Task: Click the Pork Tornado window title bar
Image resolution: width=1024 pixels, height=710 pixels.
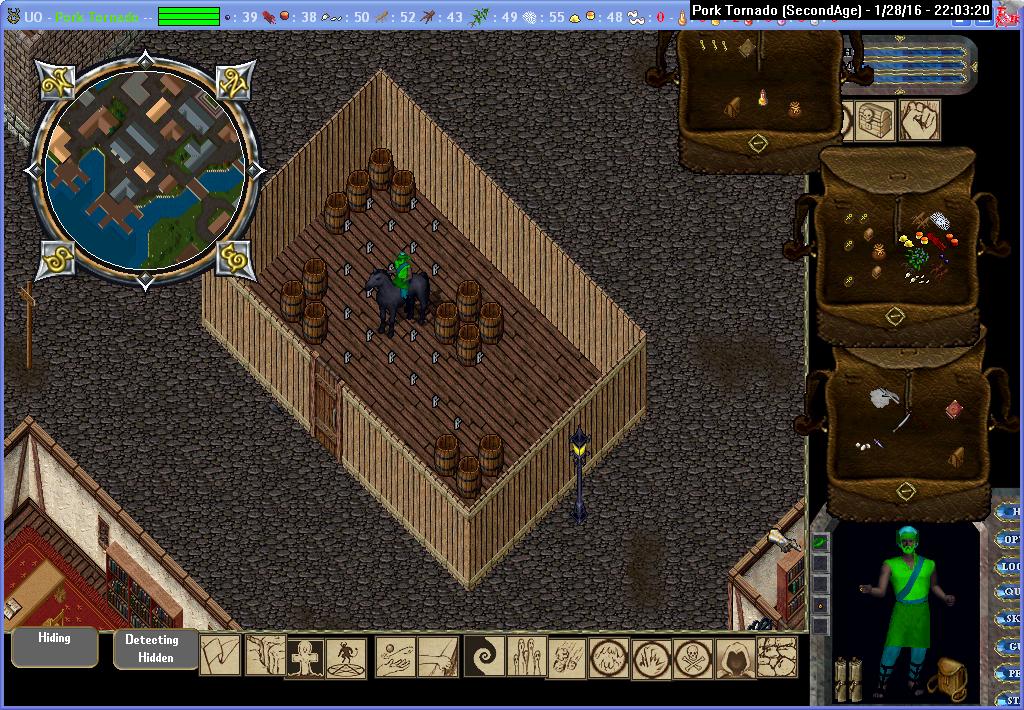Action: (x=838, y=11)
